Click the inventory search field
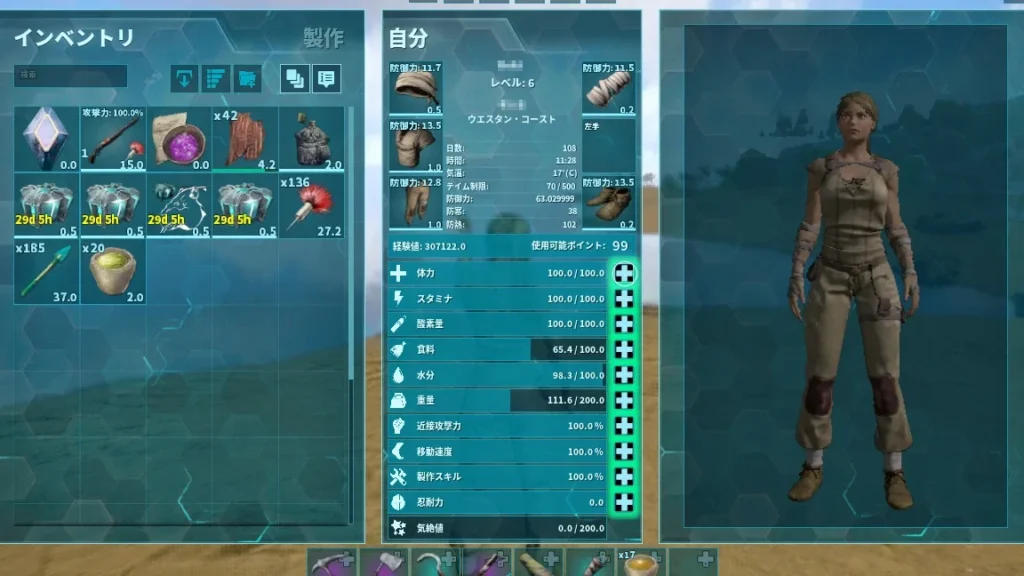 tap(70, 76)
